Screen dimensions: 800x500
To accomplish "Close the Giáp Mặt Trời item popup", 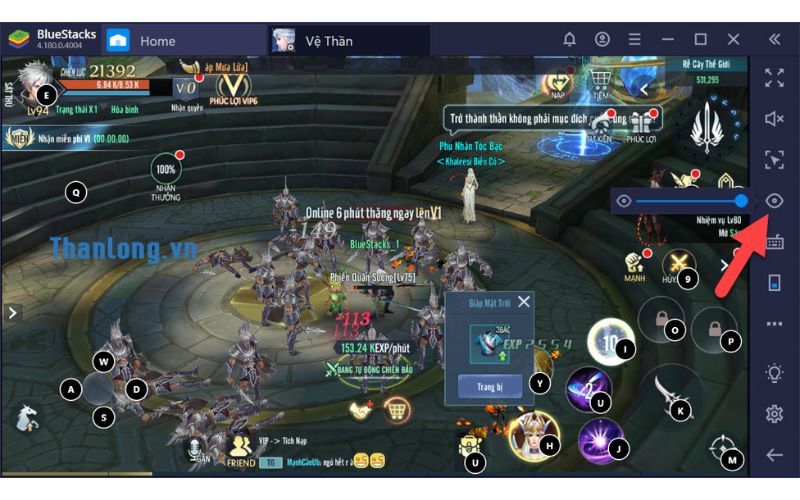I will click(524, 301).
